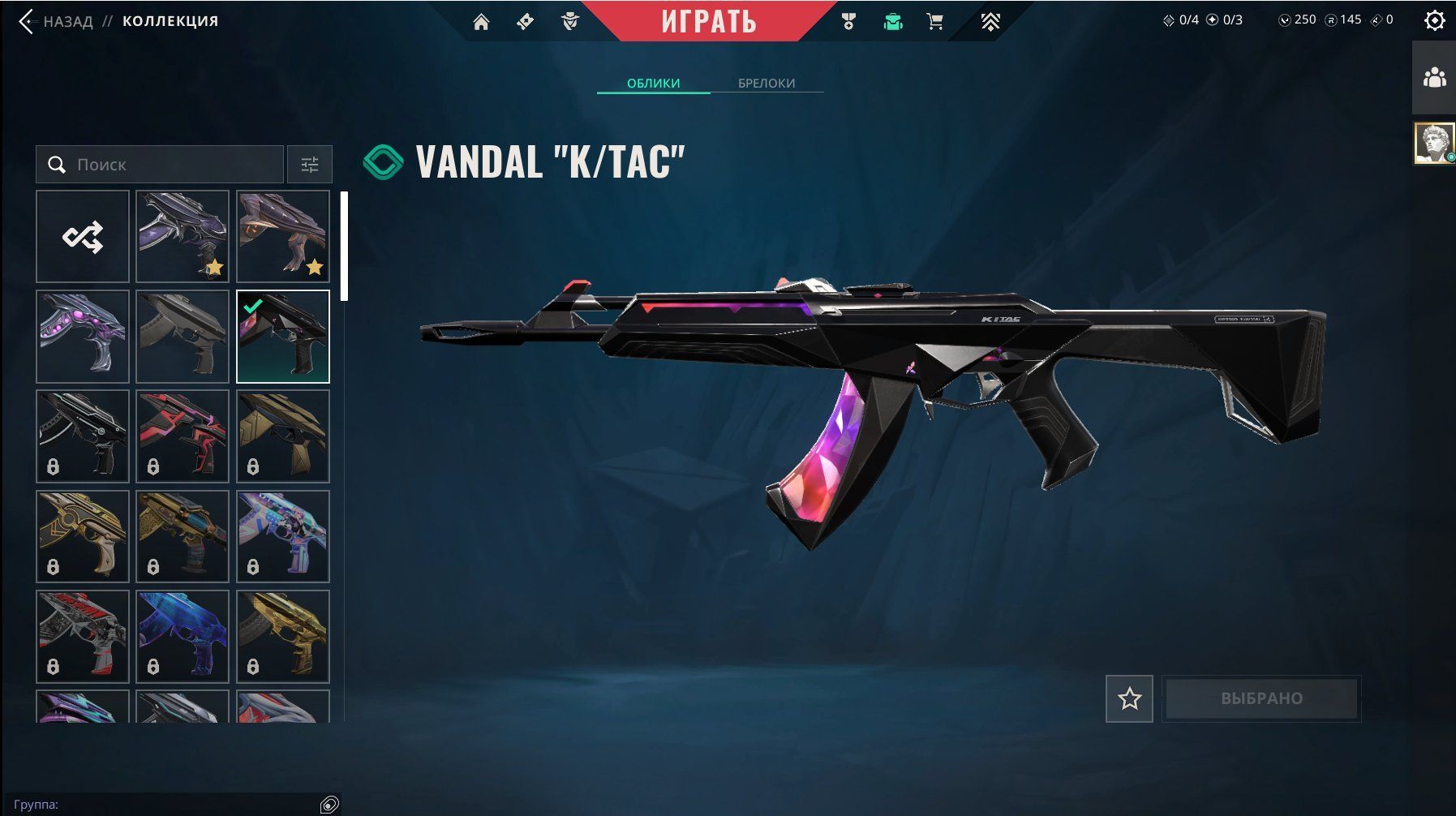Click the ВЫБРАНО selected button

(x=1261, y=698)
